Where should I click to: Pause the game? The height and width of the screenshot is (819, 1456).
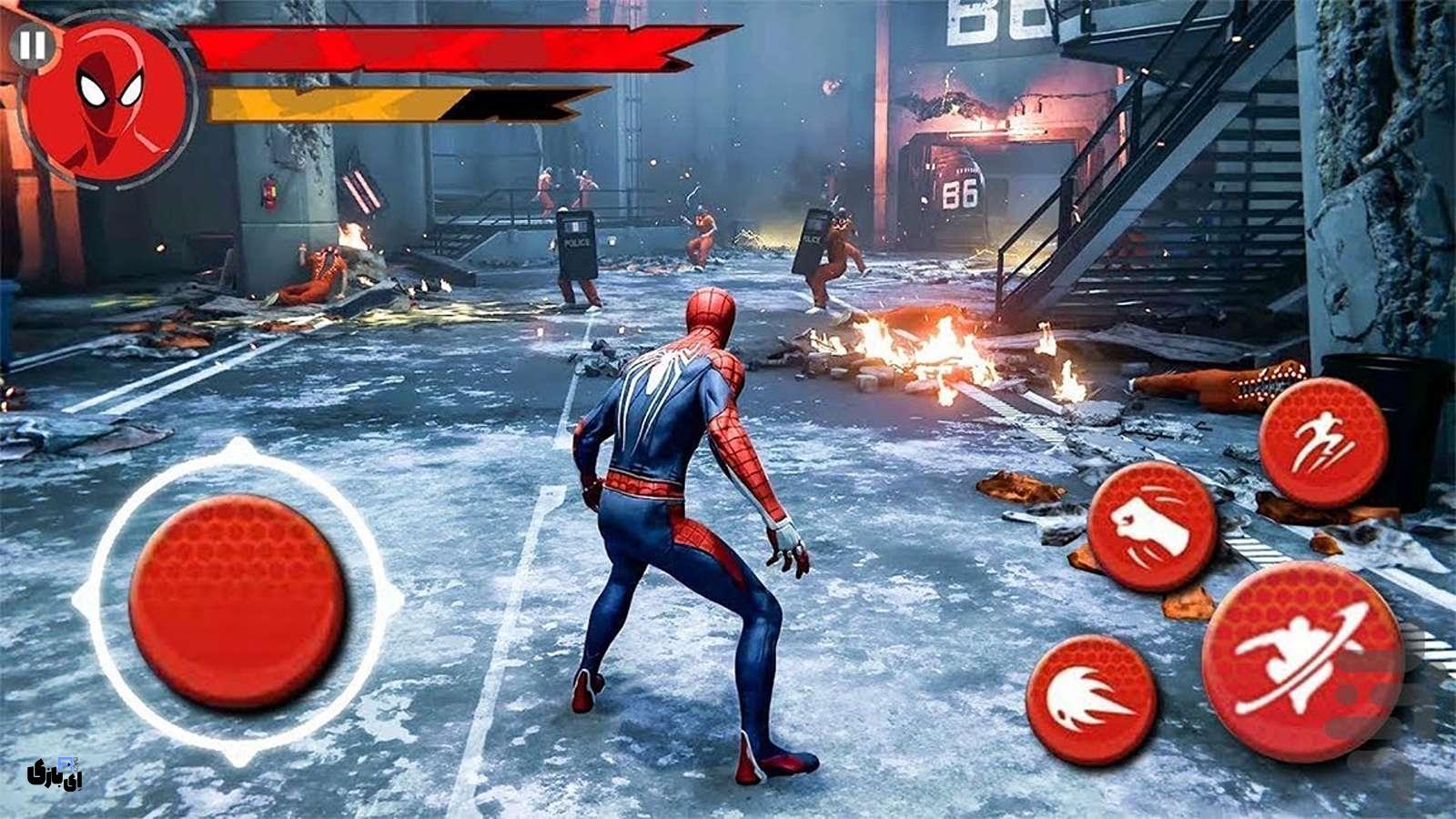33,45
